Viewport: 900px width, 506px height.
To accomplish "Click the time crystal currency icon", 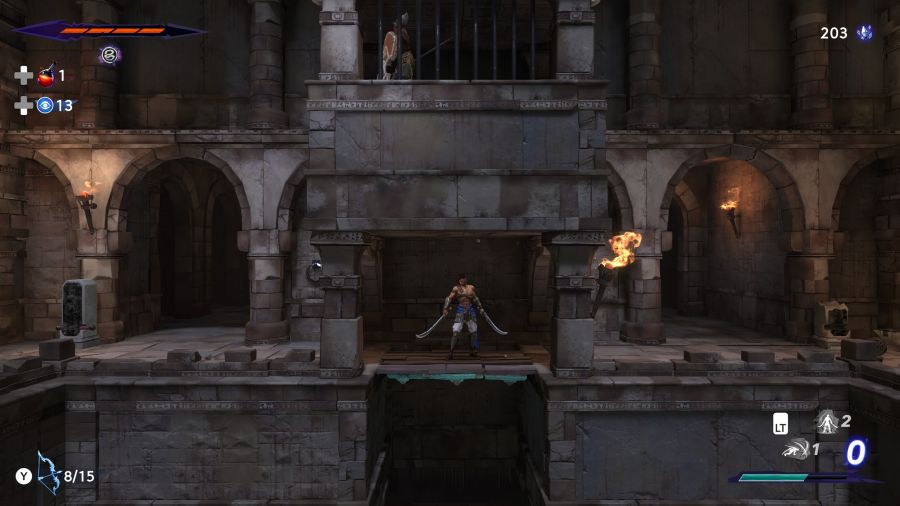I will click(x=864, y=33).
